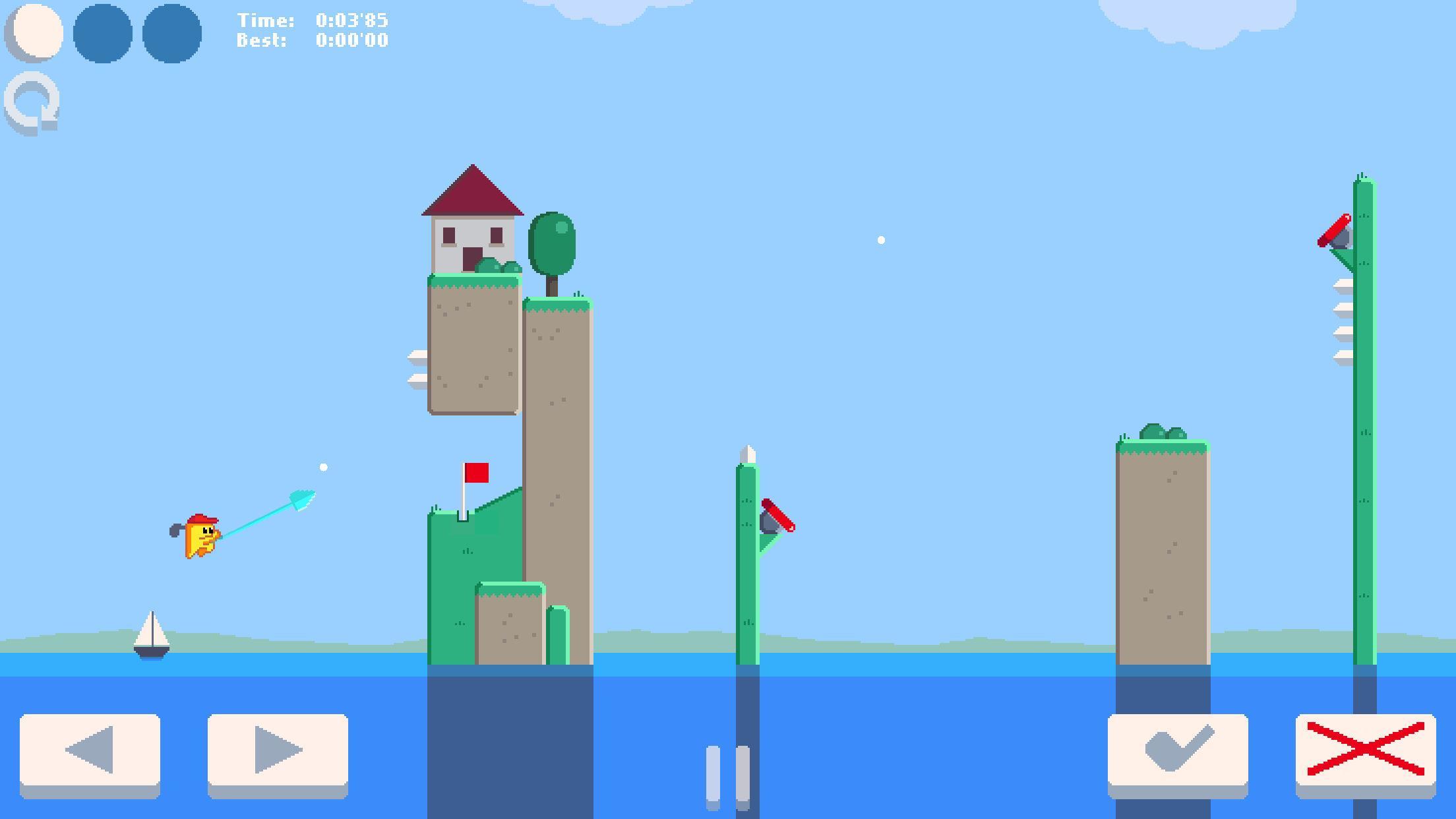Click the Time counter display
The height and width of the screenshot is (819, 1456).
point(312,20)
